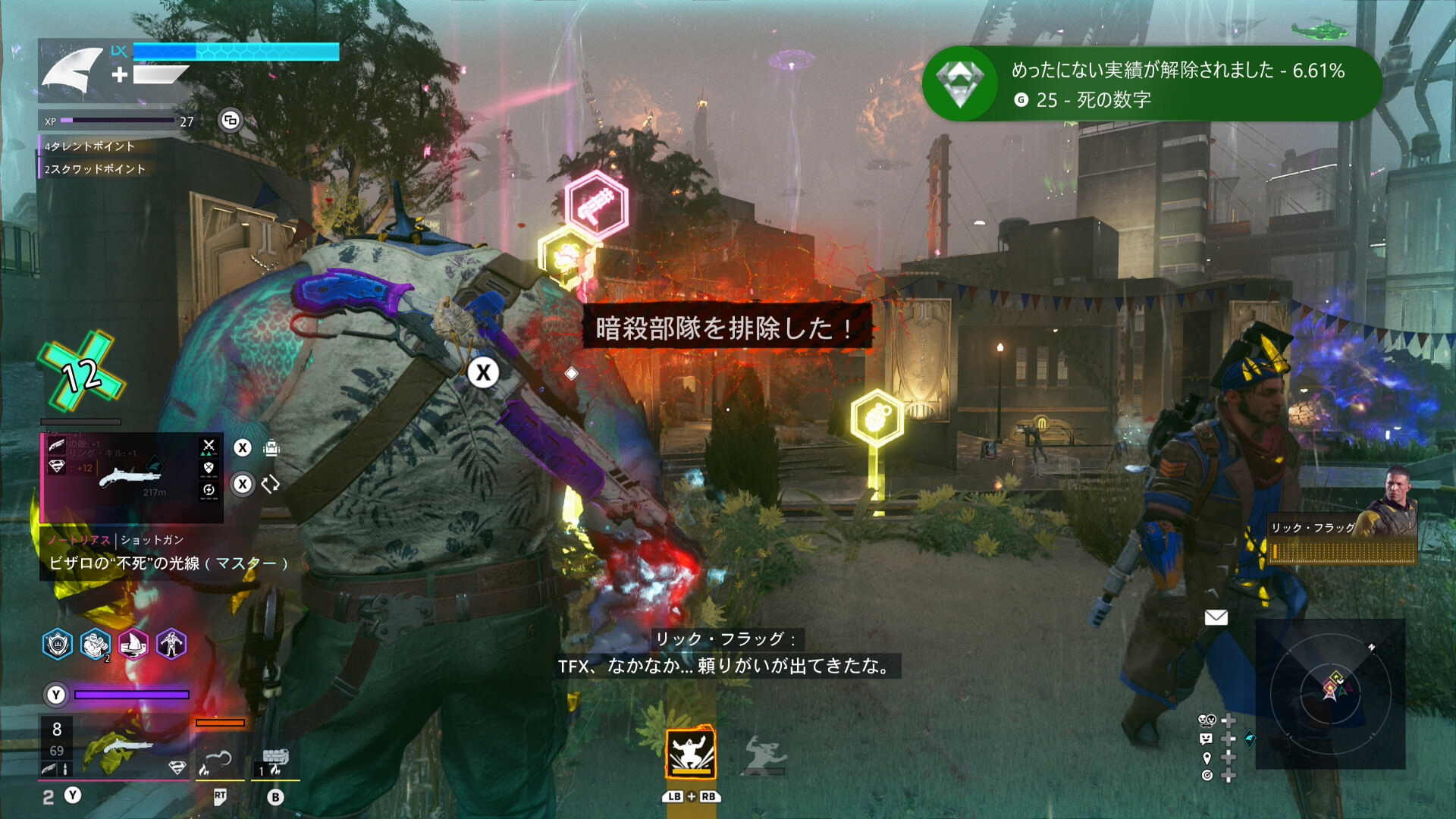Select the purple humanoid figure buff icon
The width and height of the screenshot is (1456, 819).
[x=171, y=645]
